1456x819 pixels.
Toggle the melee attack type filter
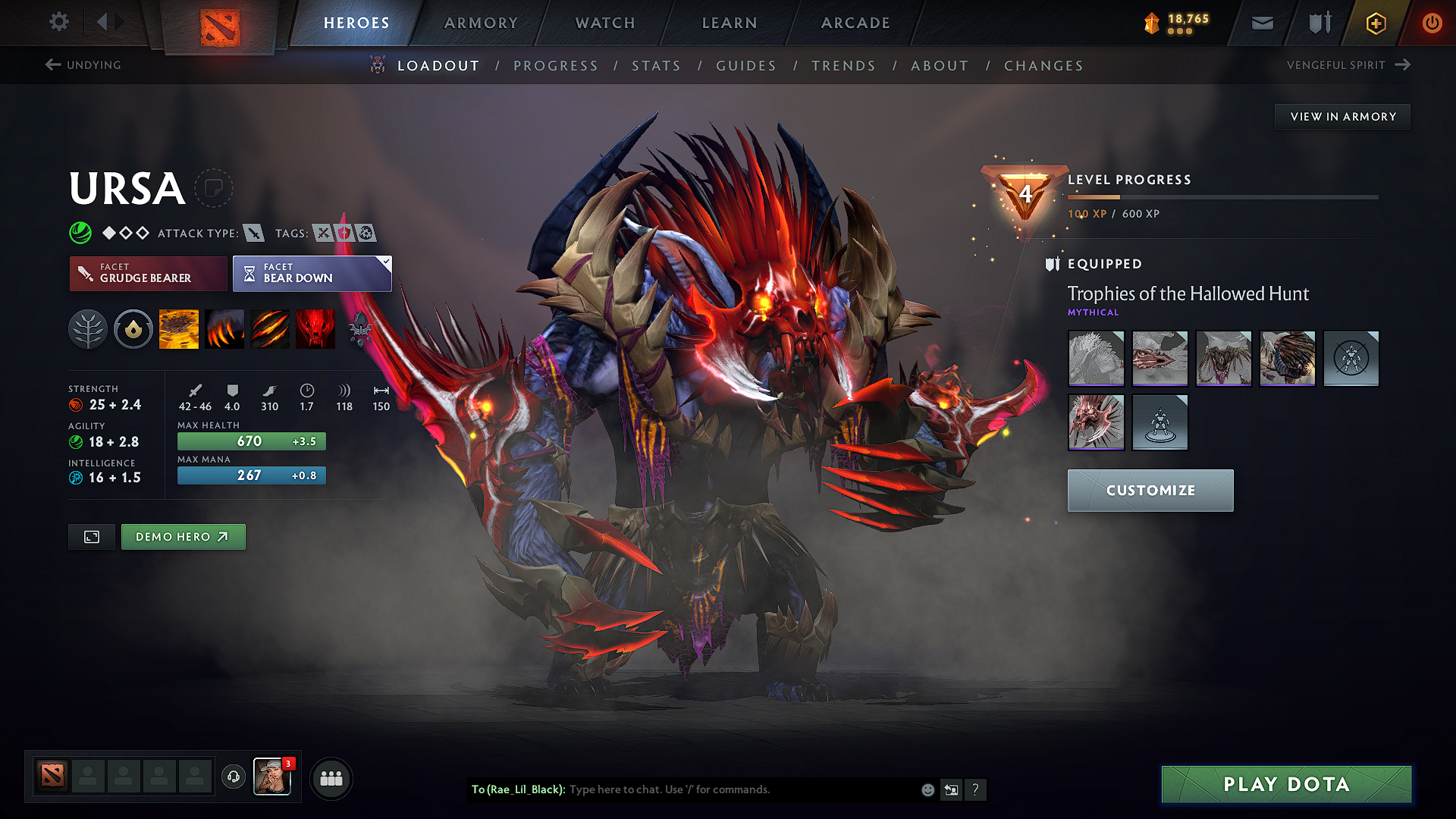253,233
